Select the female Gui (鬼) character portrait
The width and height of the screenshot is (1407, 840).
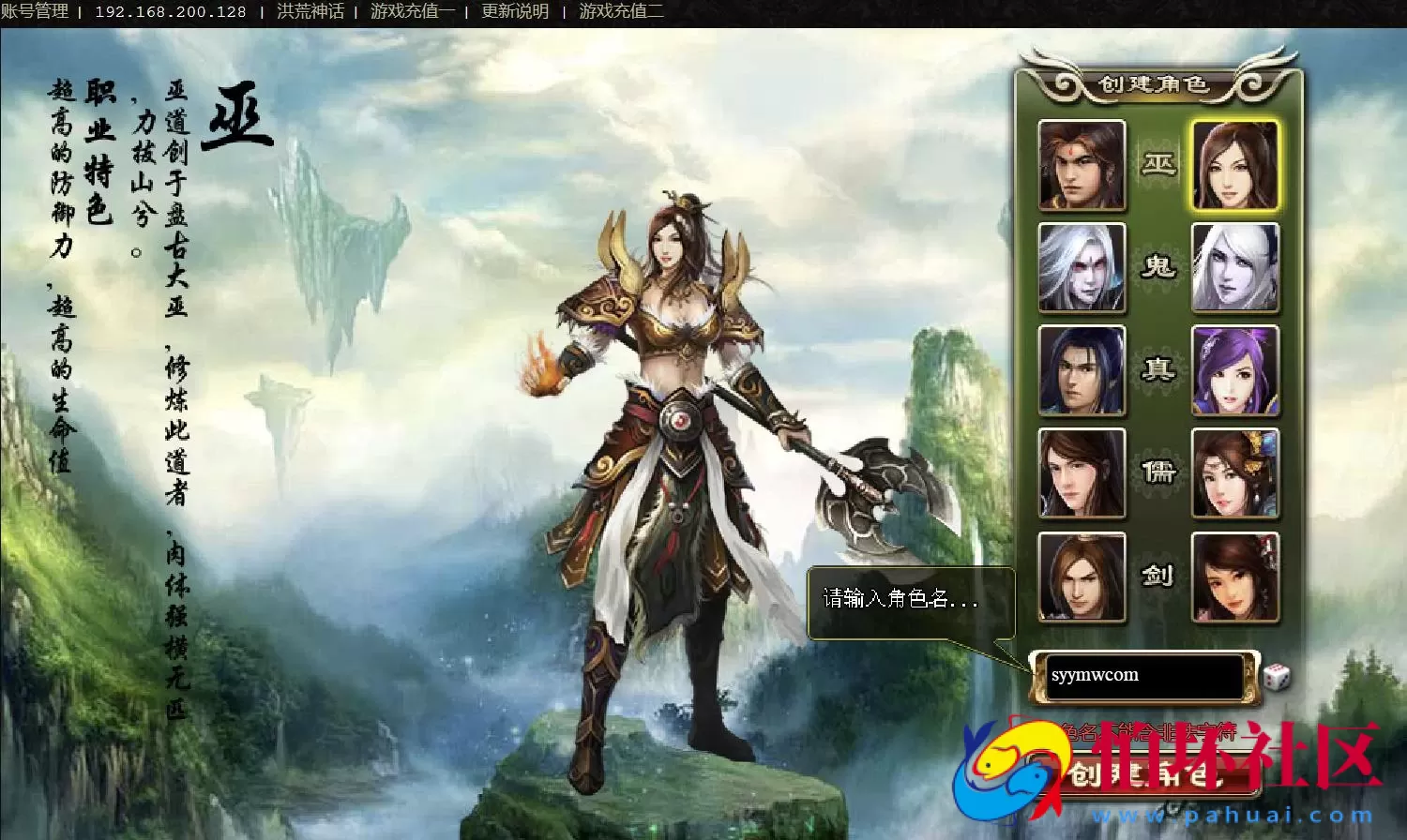[1236, 267]
